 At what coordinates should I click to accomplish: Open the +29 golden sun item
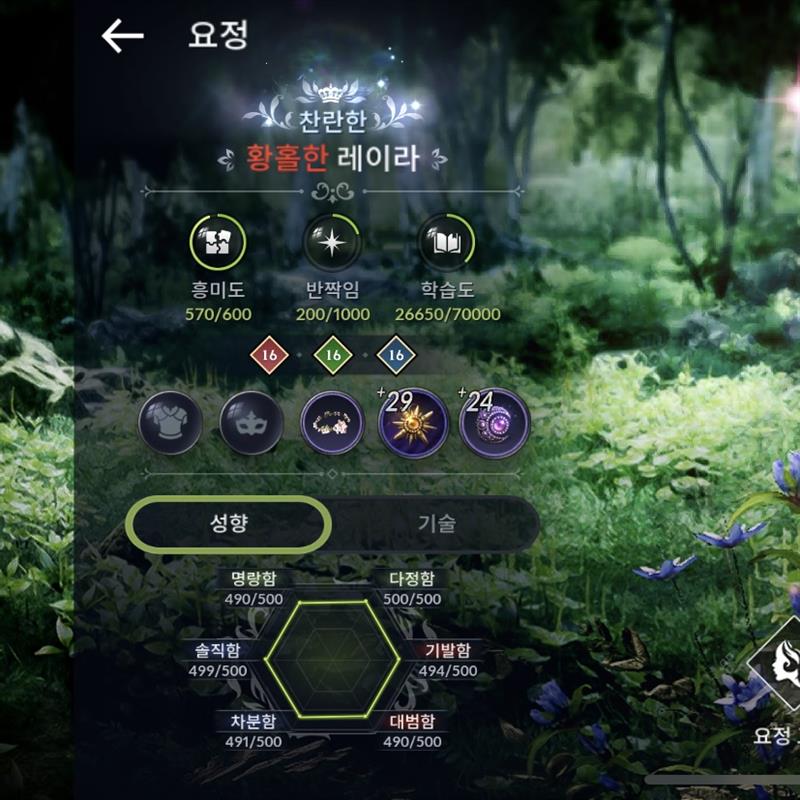click(x=414, y=421)
